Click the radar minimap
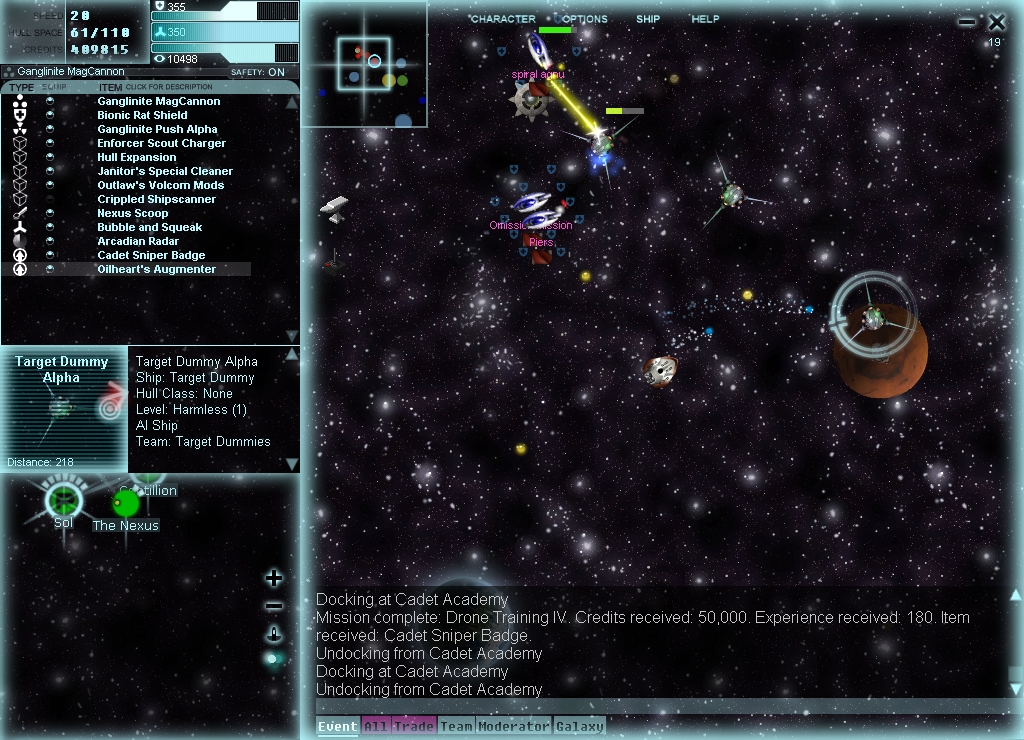This screenshot has height=740, width=1024. (x=364, y=64)
